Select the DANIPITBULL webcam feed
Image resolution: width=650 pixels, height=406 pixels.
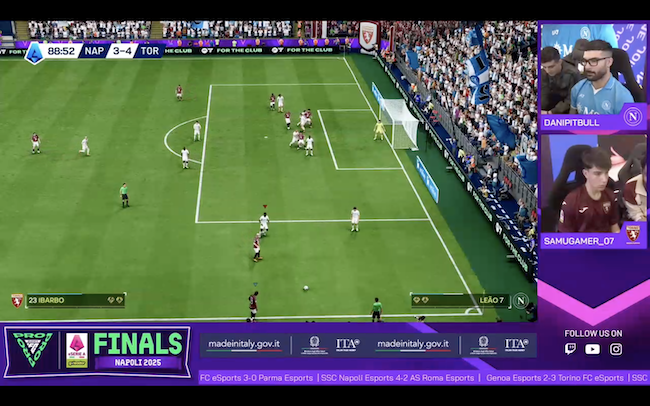[593, 75]
